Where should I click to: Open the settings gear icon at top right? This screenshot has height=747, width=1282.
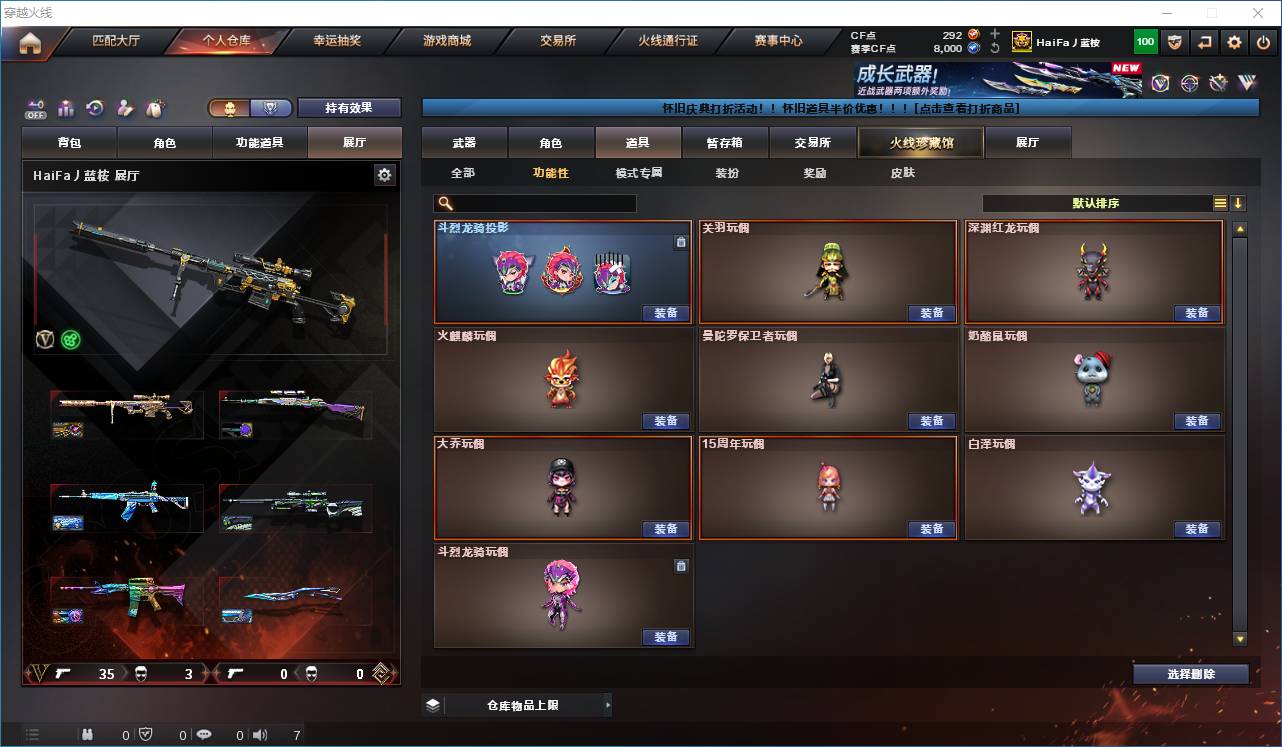pos(1234,41)
